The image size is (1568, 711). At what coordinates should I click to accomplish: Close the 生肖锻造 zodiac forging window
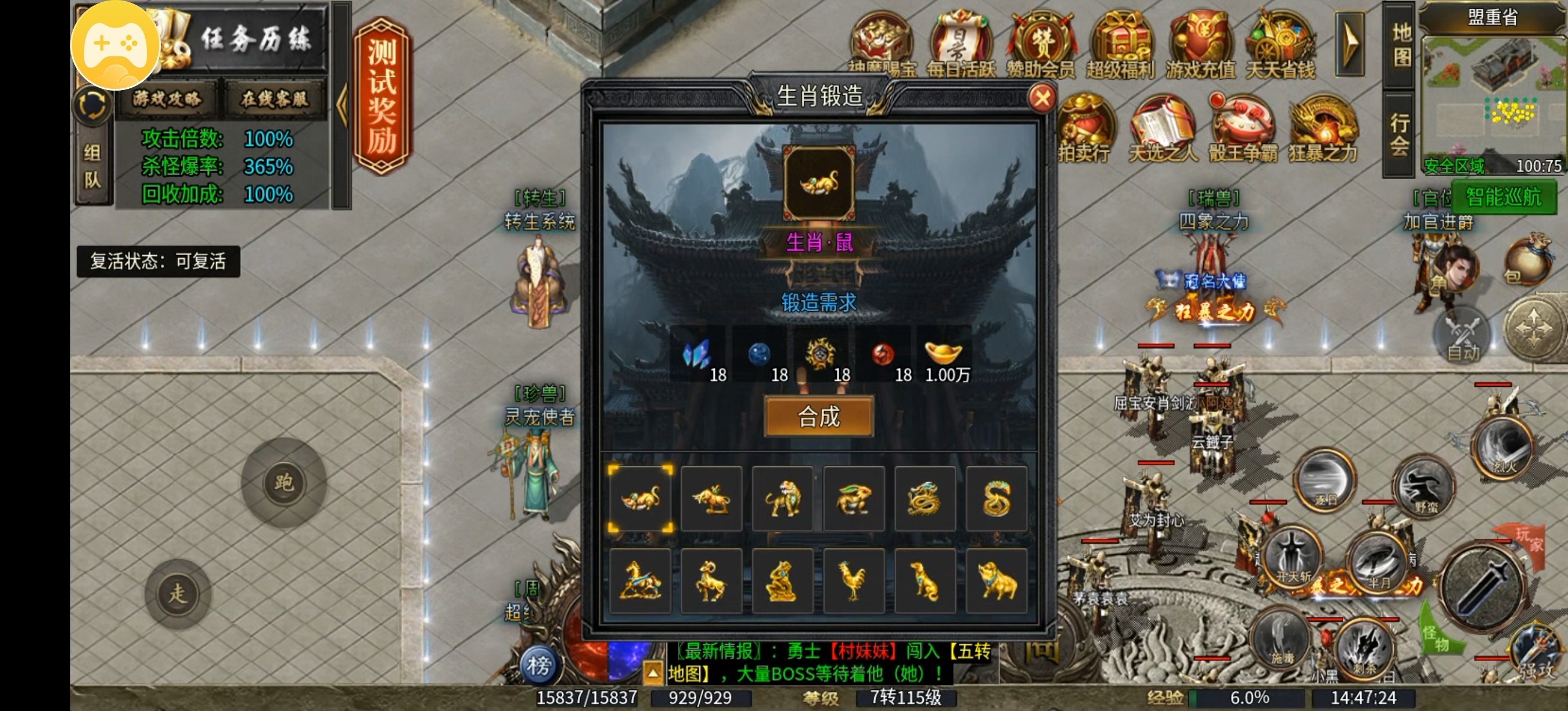[1041, 98]
